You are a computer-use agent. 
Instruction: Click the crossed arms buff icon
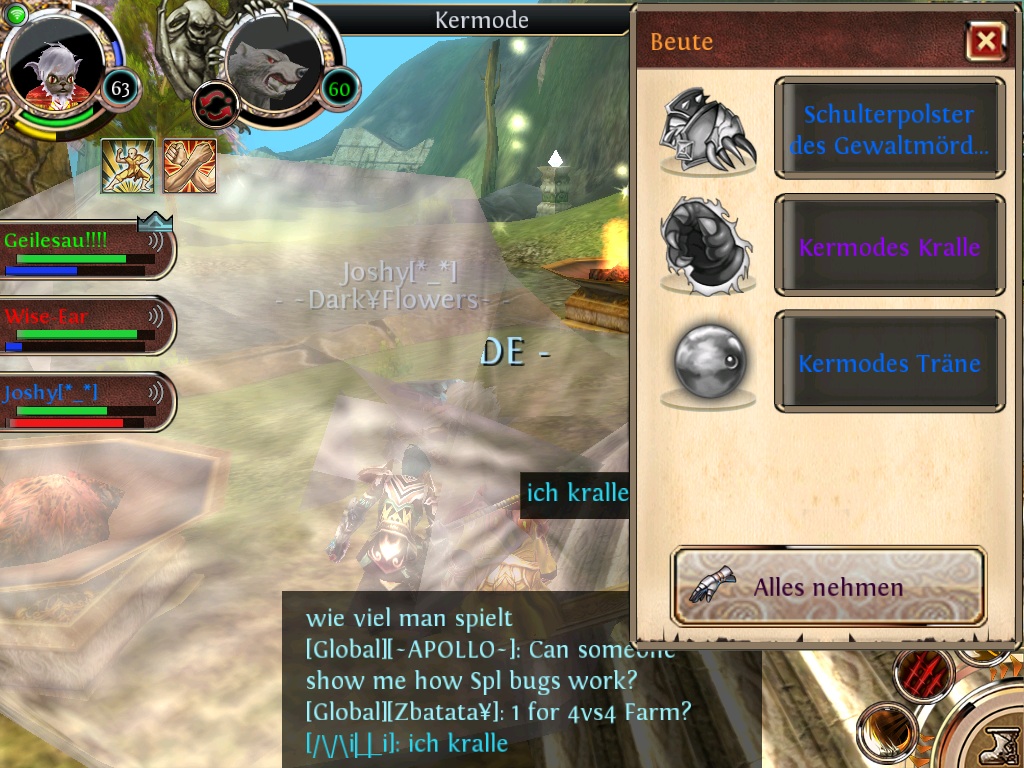[x=190, y=165]
